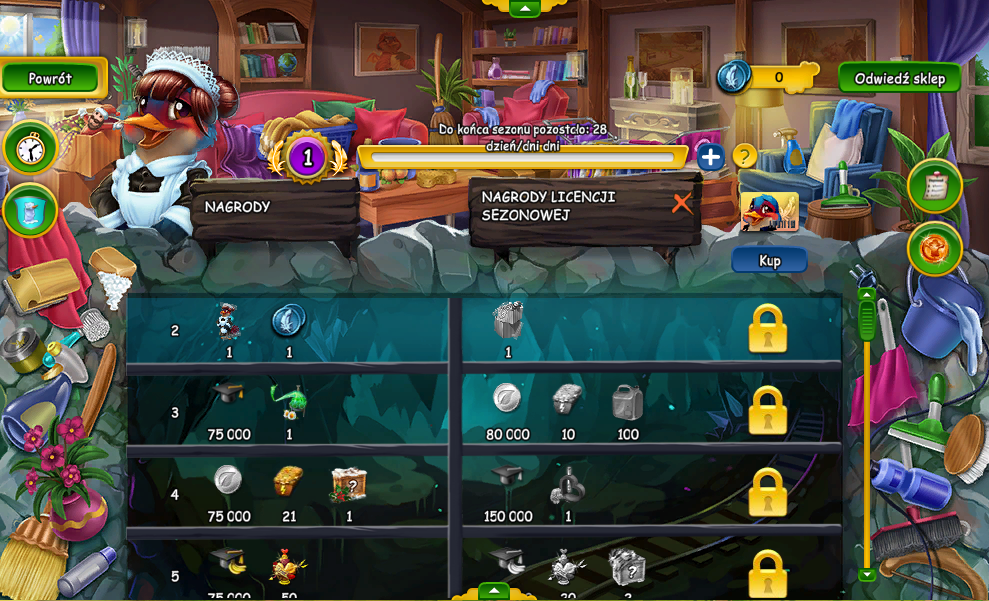Open the clipboard task list icon
The height and width of the screenshot is (601, 989).
pyautogui.click(x=935, y=185)
